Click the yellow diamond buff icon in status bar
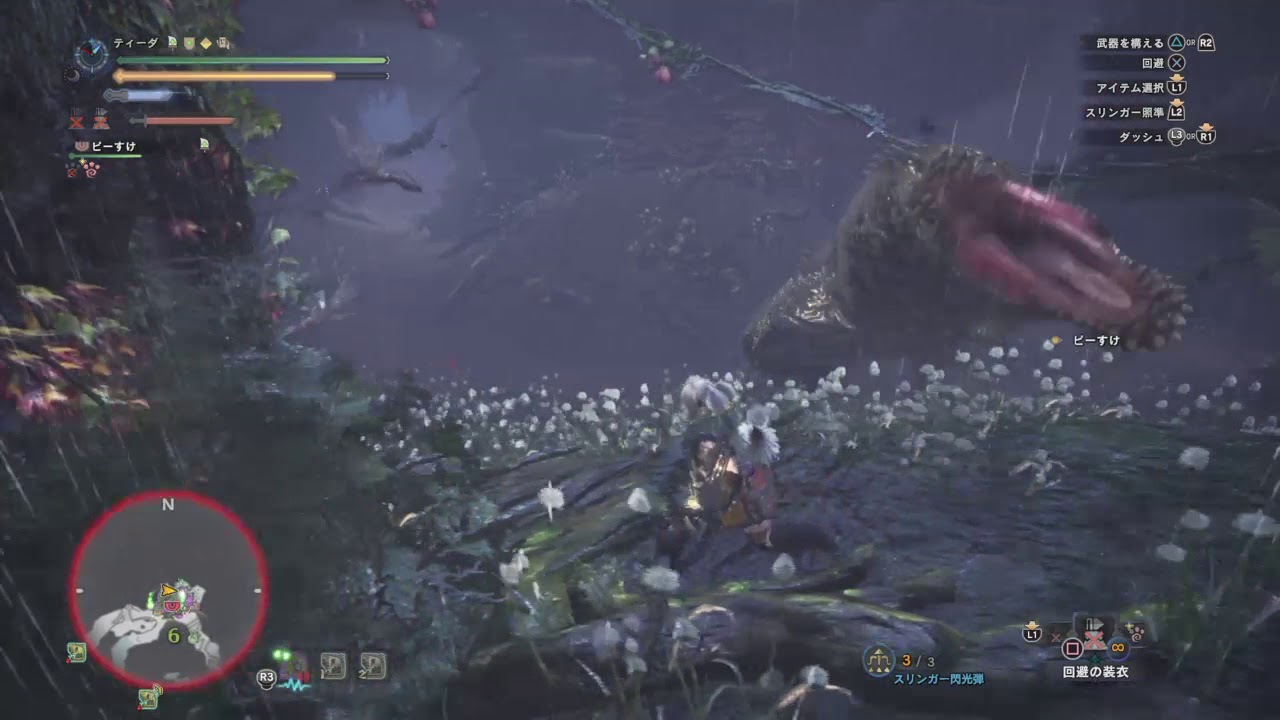The image size is (1280, 720). 206,43
